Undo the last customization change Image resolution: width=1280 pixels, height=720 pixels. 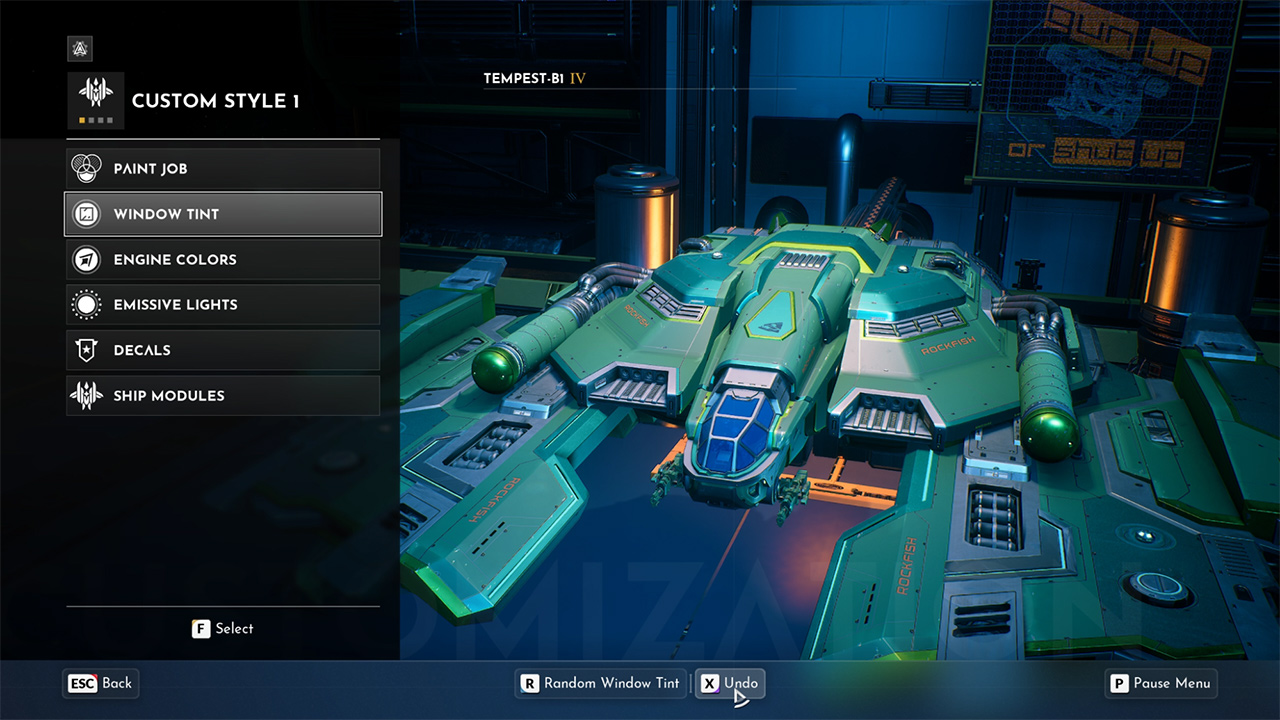(730, 683)
